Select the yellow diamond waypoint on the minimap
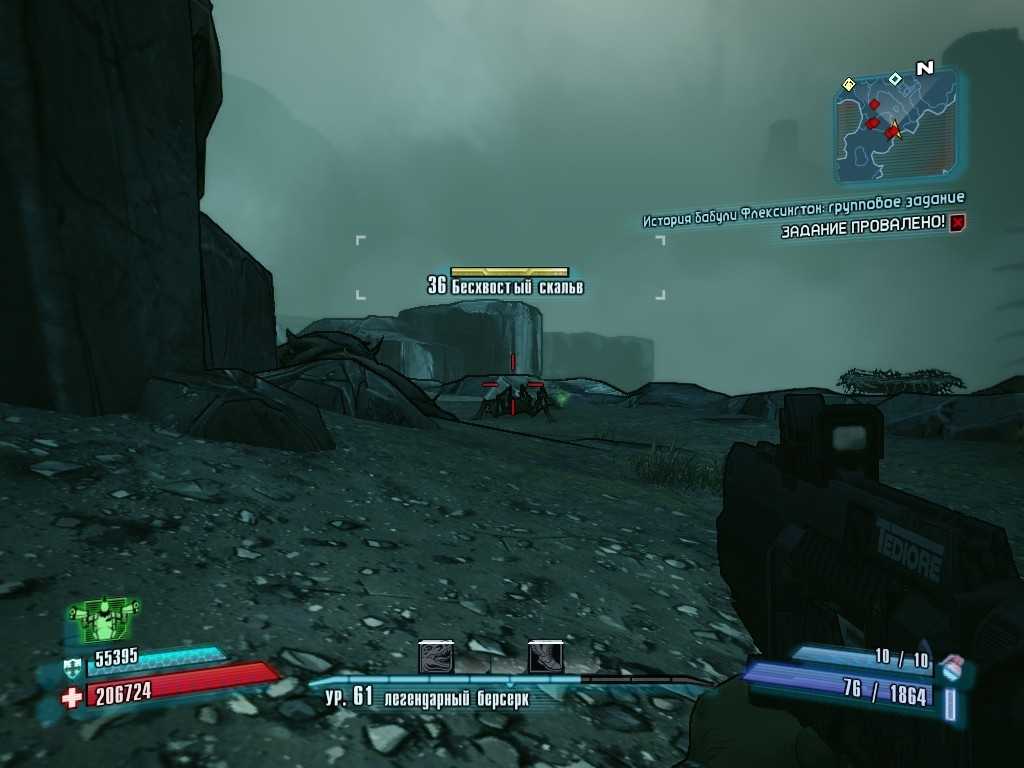 coord(848,85)
